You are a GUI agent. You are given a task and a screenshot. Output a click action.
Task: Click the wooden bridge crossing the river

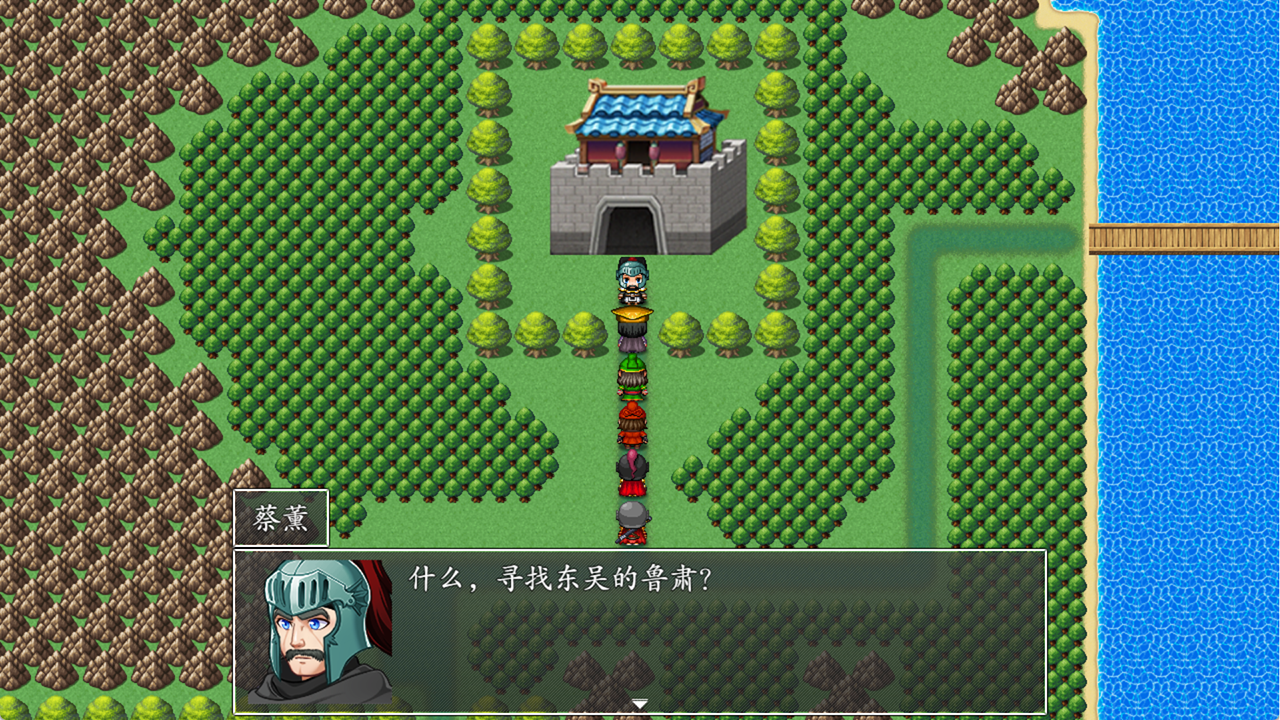coord(1180,238)
